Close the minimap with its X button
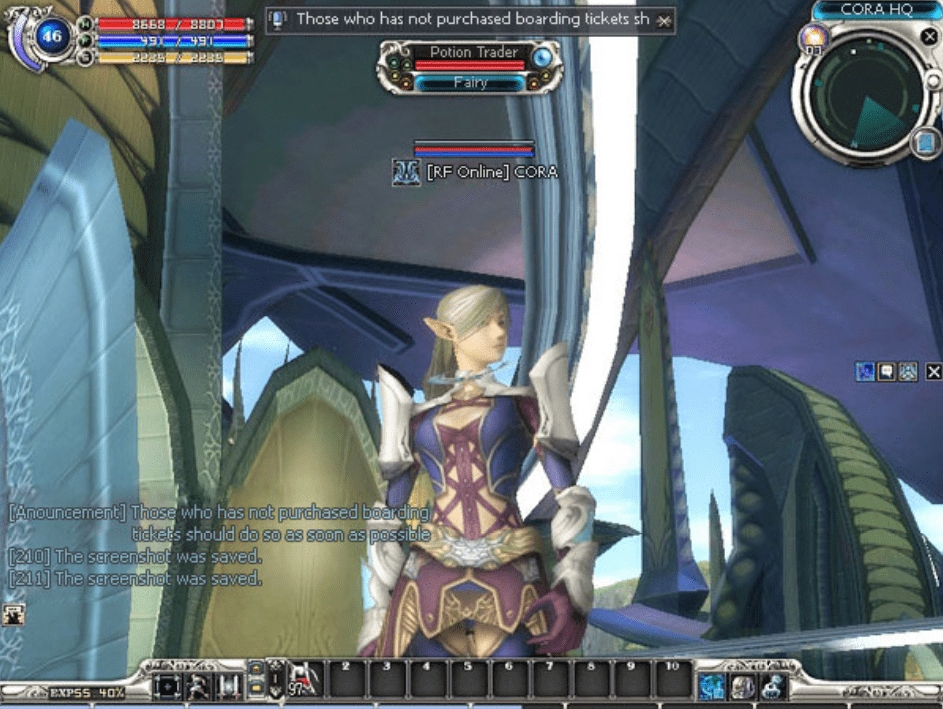 (x=929, y=37)
